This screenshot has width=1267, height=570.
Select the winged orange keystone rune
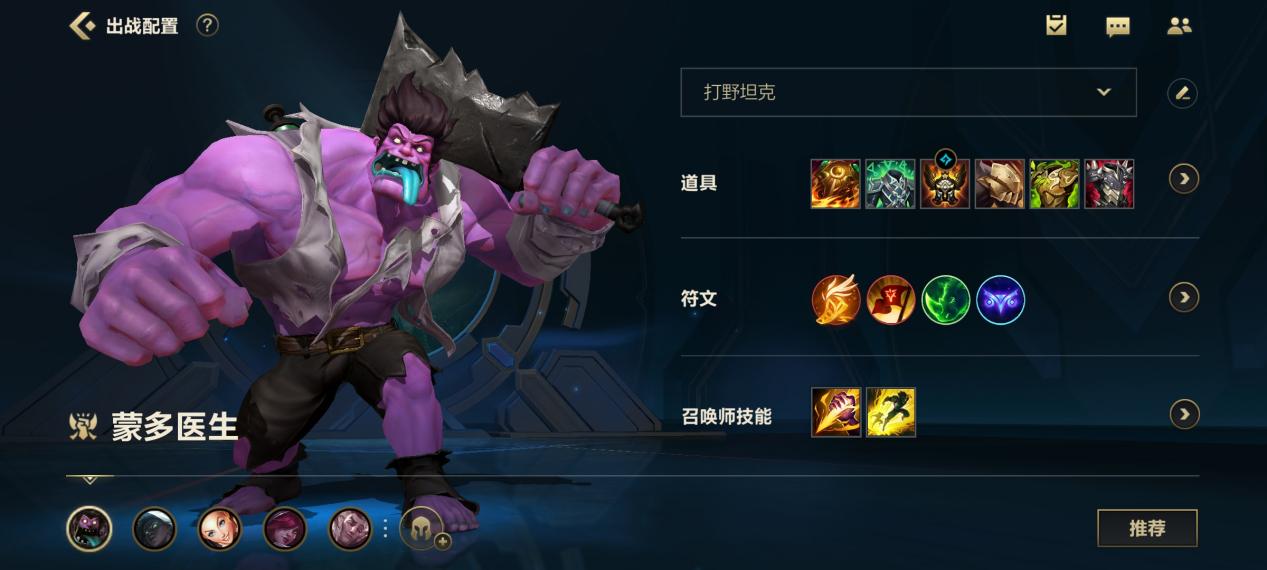pos(836,300)
